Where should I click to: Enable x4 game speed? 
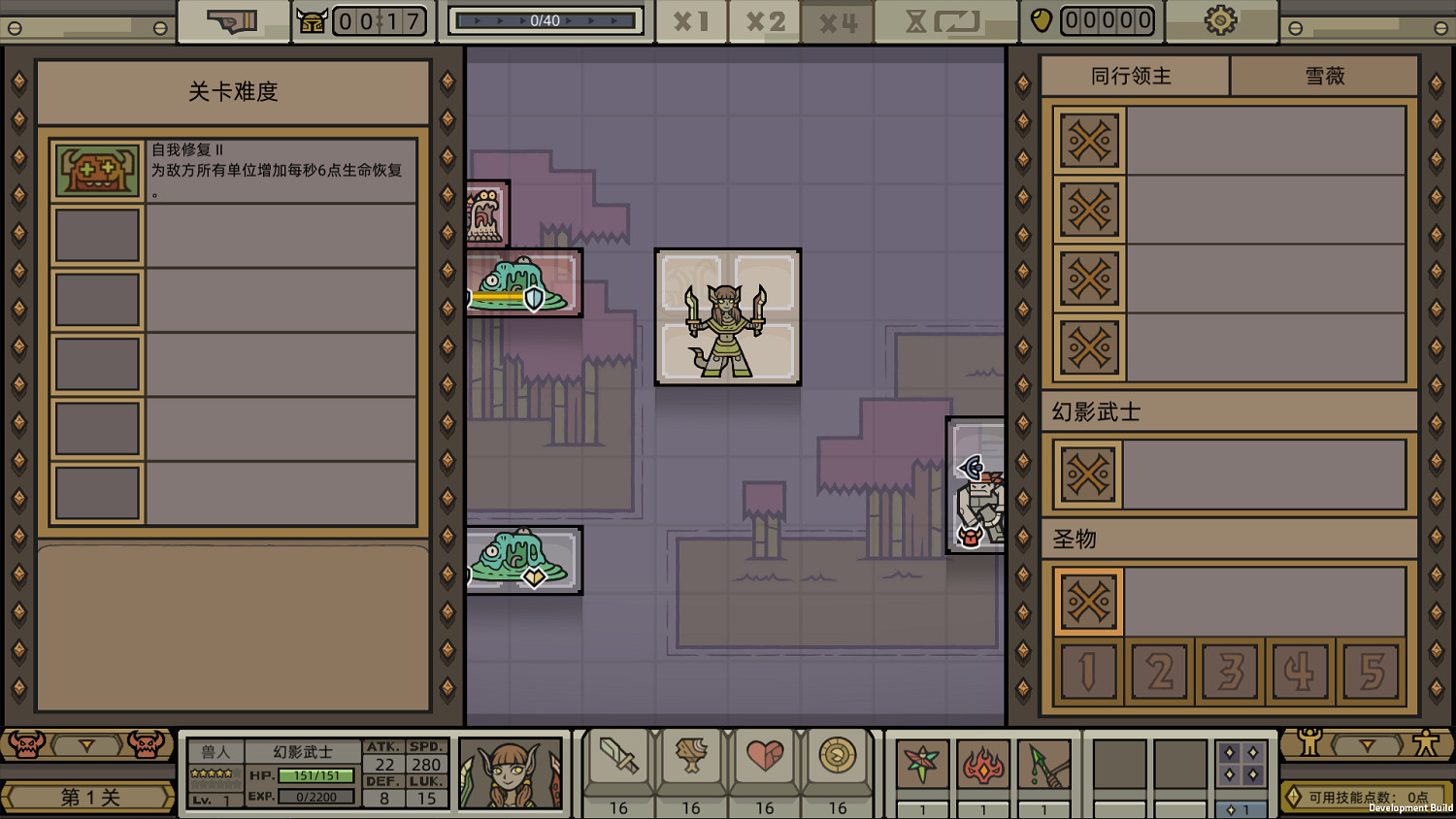[837, 20]
